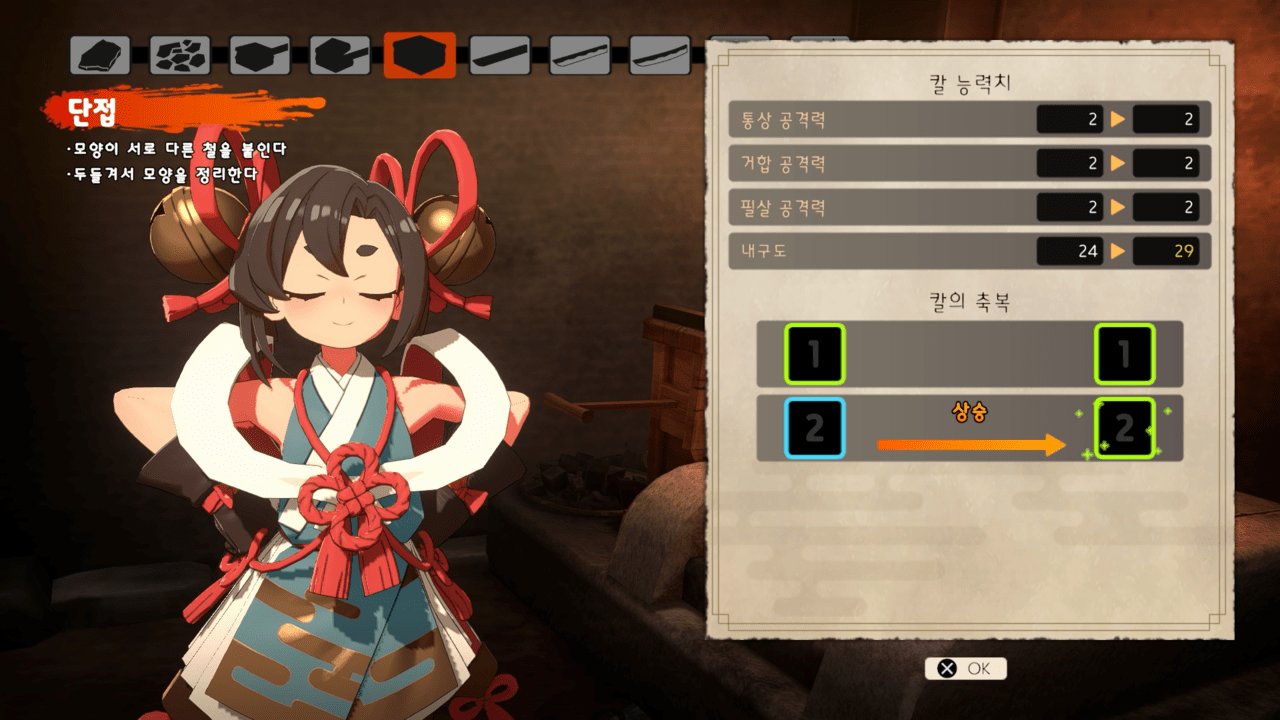Click the sparkling green blessing slot numbered 2
The height and width of the screenshot is (720, 1280).
(x=1125, y=429)
